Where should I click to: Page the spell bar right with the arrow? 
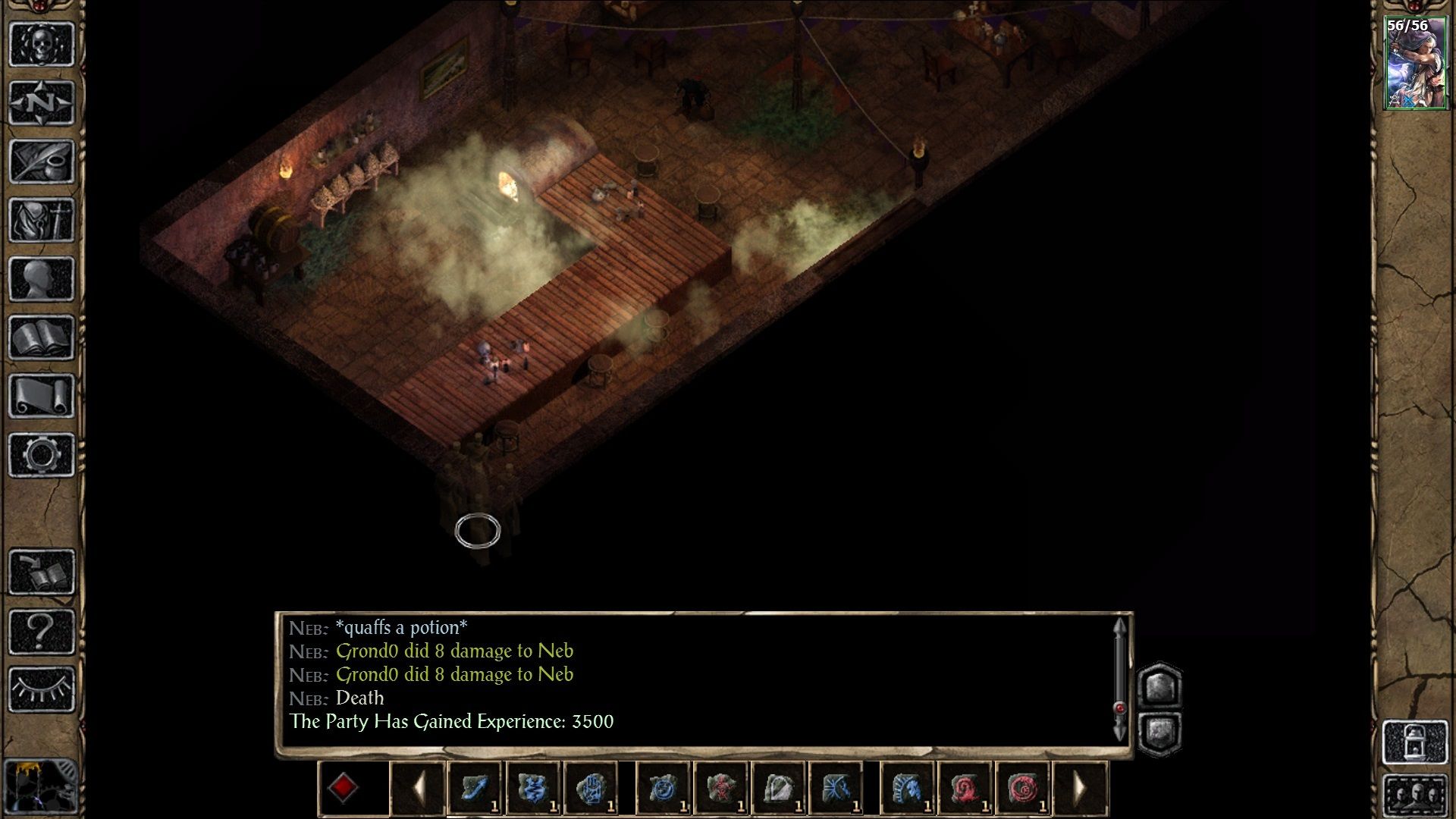1080,788
